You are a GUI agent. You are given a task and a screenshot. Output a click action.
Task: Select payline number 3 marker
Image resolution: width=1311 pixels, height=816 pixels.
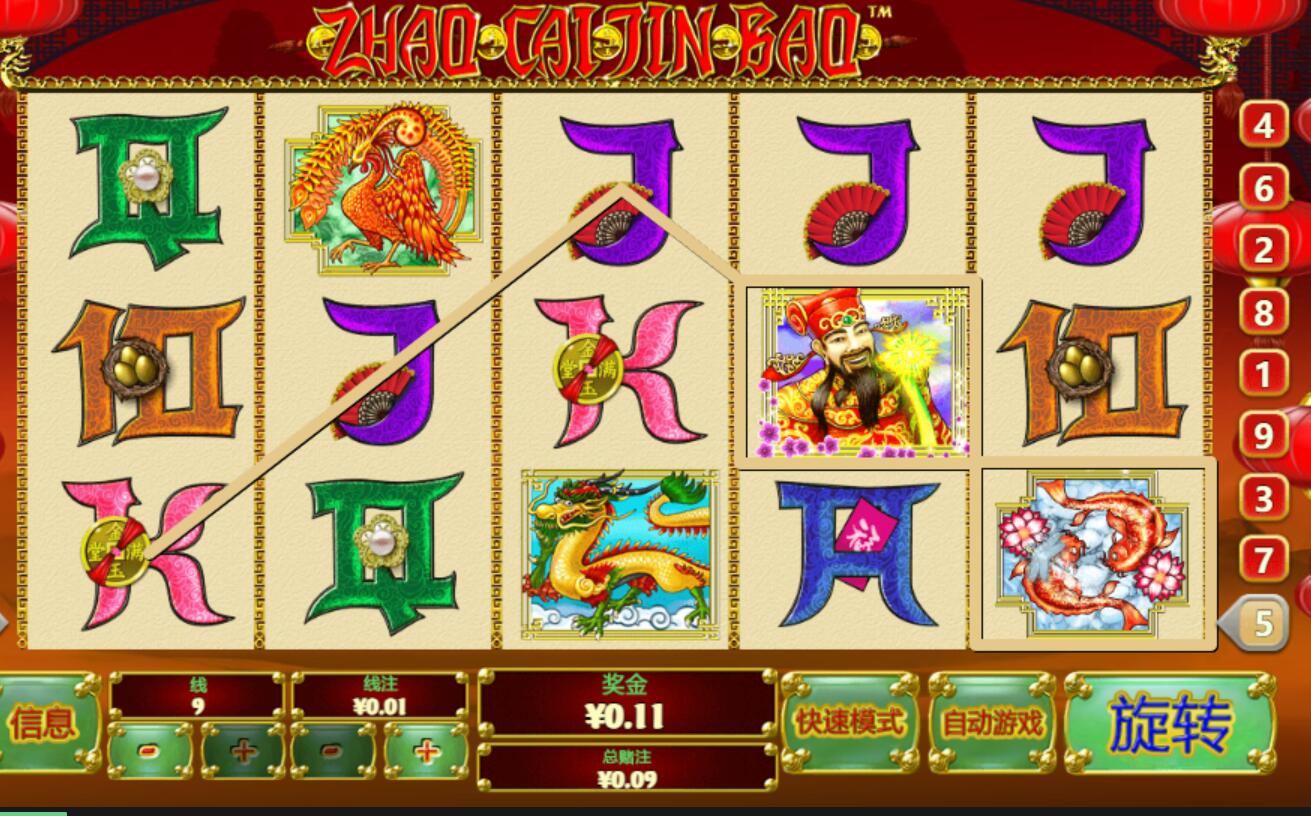pos(1264,498)
